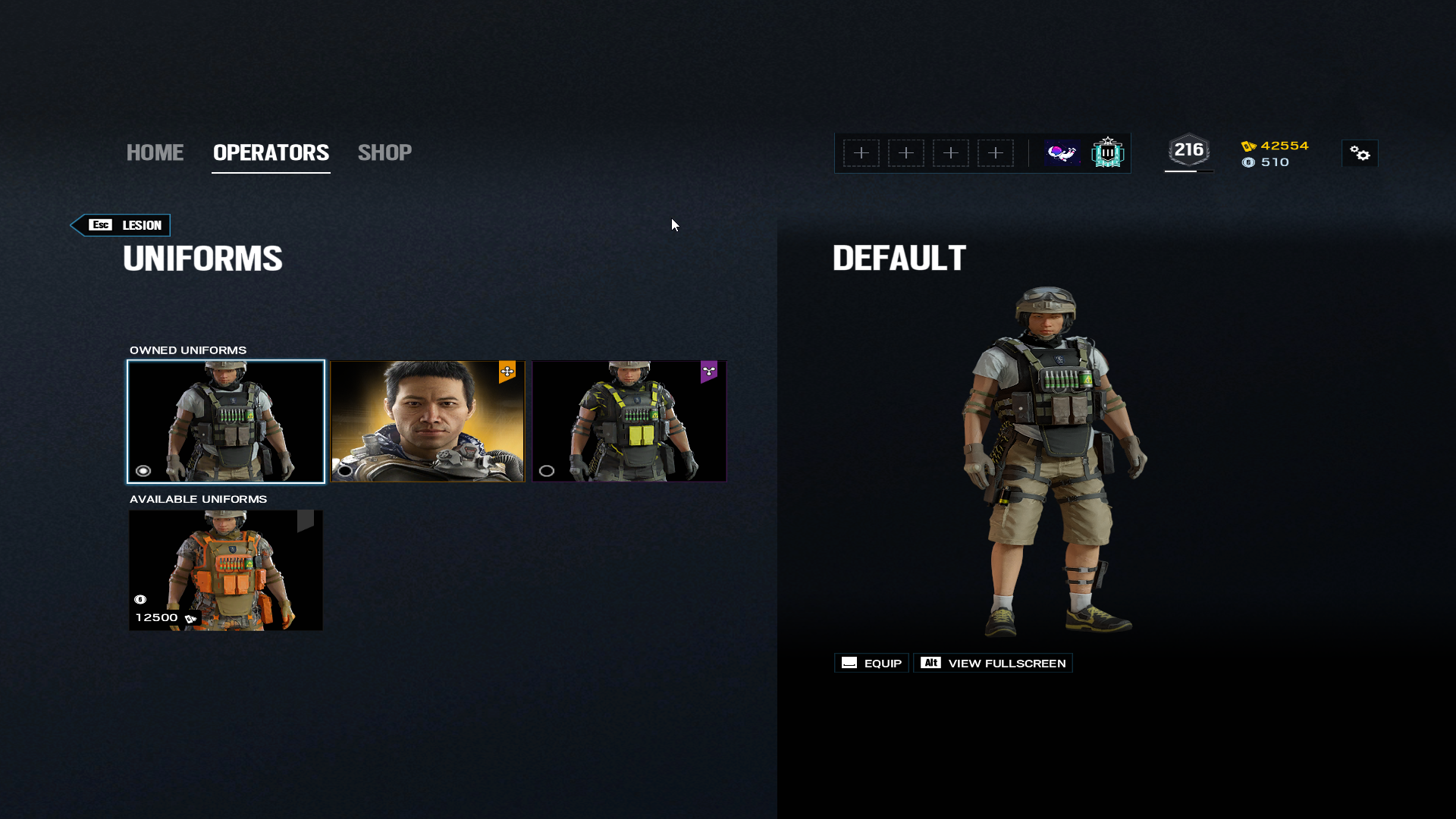Screen dimensions: 1456x819
Task: Choose the elite portrait uniform with orange tag
Action: coord(428,422)
